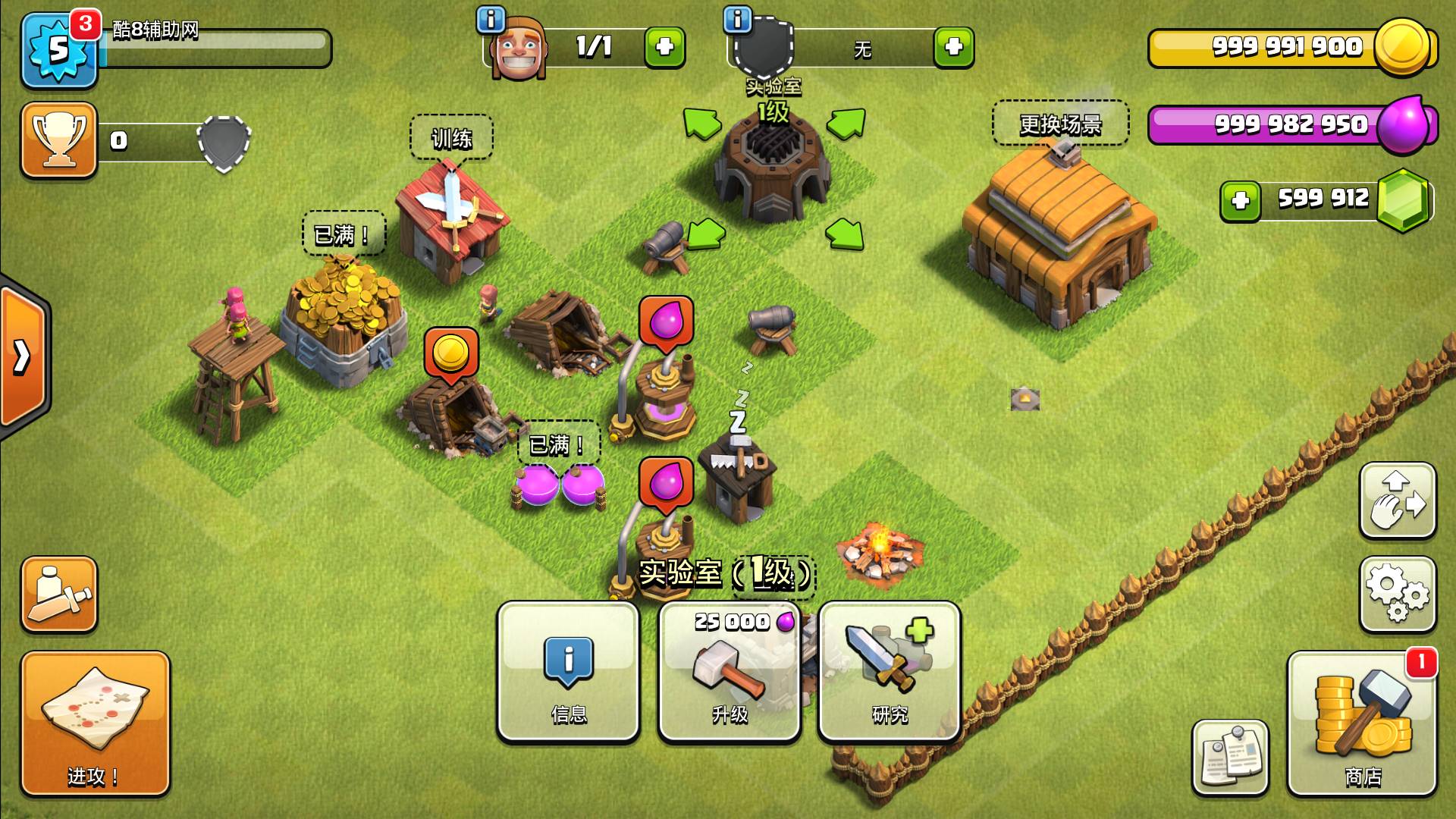Click the trophy ranking button
This screenshot has height=819, width=1456.
pyautogui.click(x=59, y=140)
